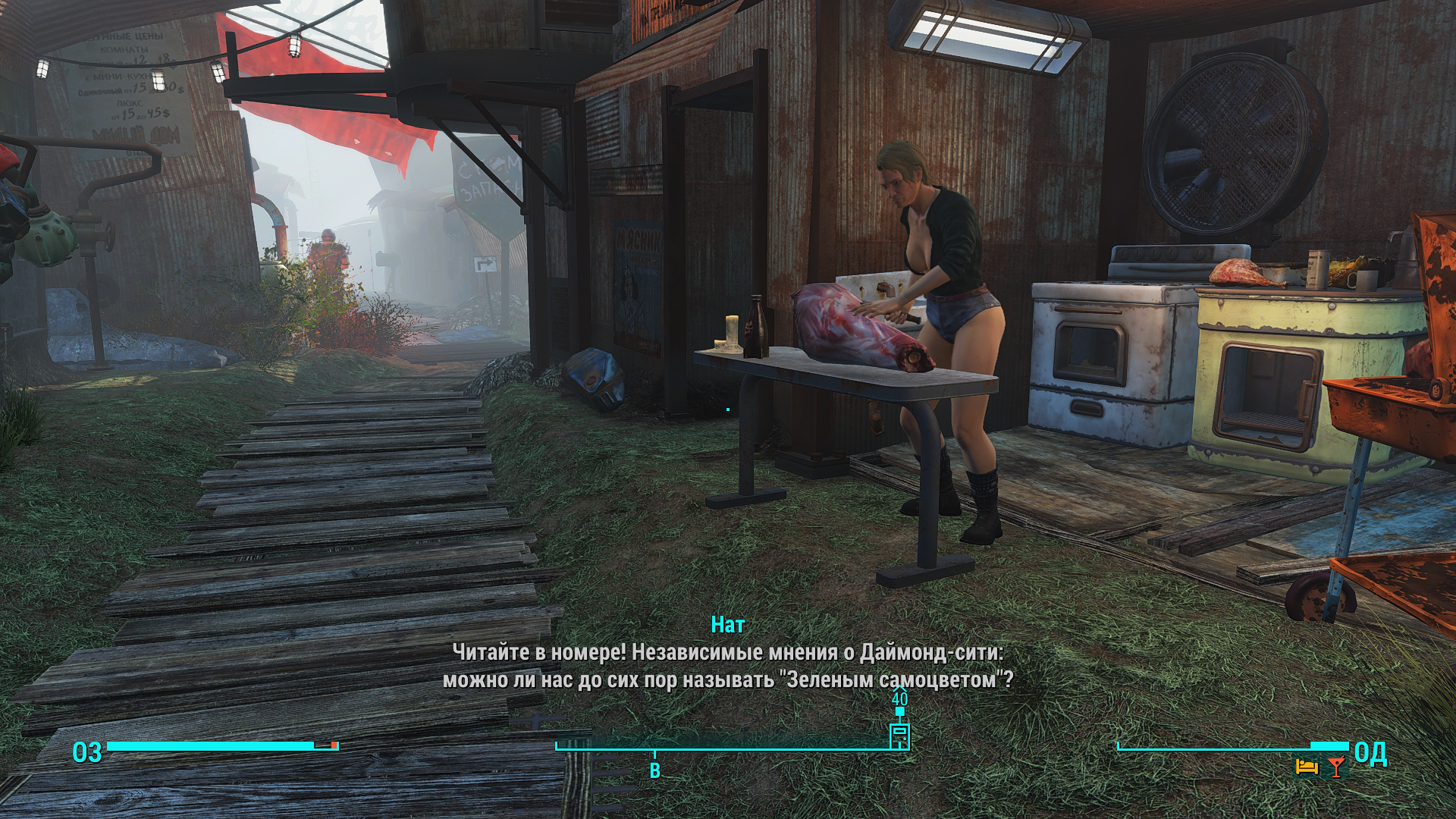The width and height of the screenshot is (1456, 819).
Task: Select the bed fatigue status icon
Action: [x=1306, y=767]
